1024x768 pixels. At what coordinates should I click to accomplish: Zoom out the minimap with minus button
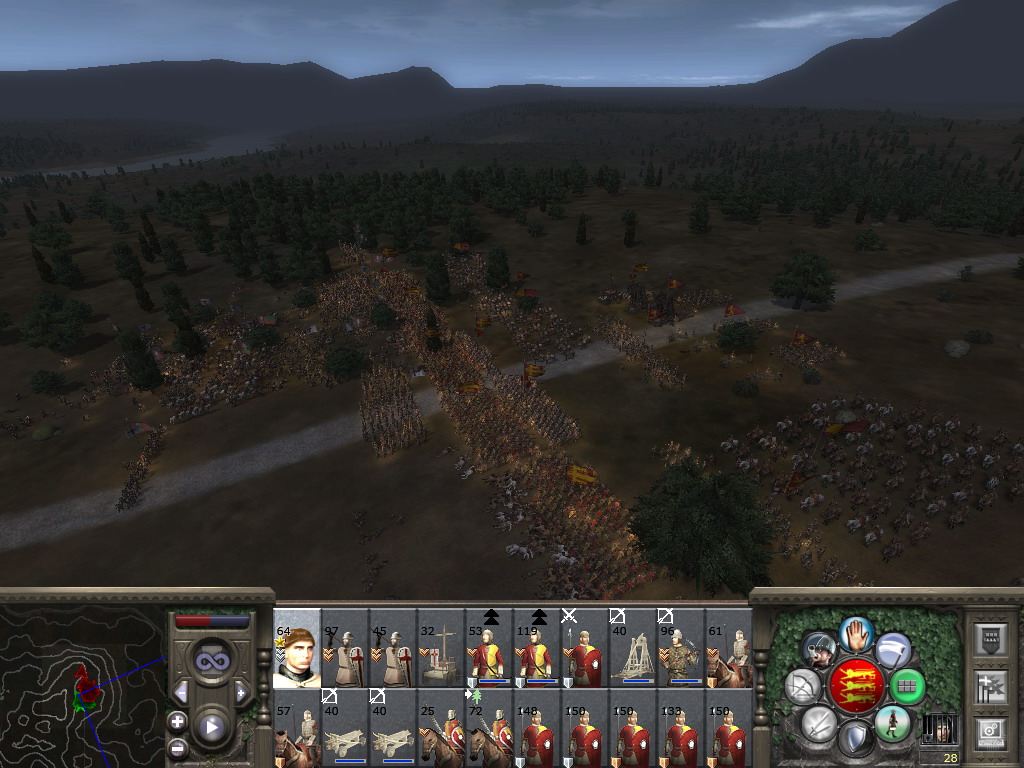click(x=177, y=747)
